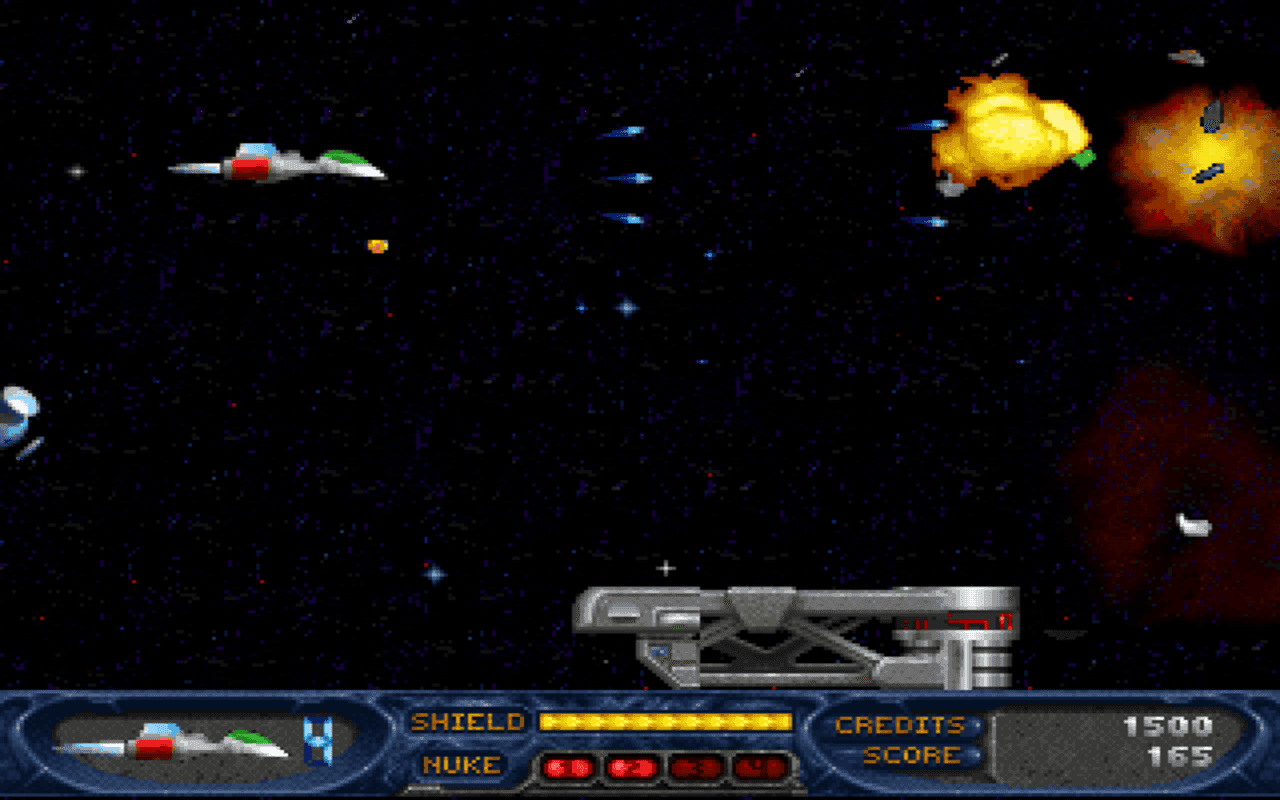Click the dimmed nuke indicator labeled 3
The height and width of the screenshot is (800, 1280).
coord(695,768)
